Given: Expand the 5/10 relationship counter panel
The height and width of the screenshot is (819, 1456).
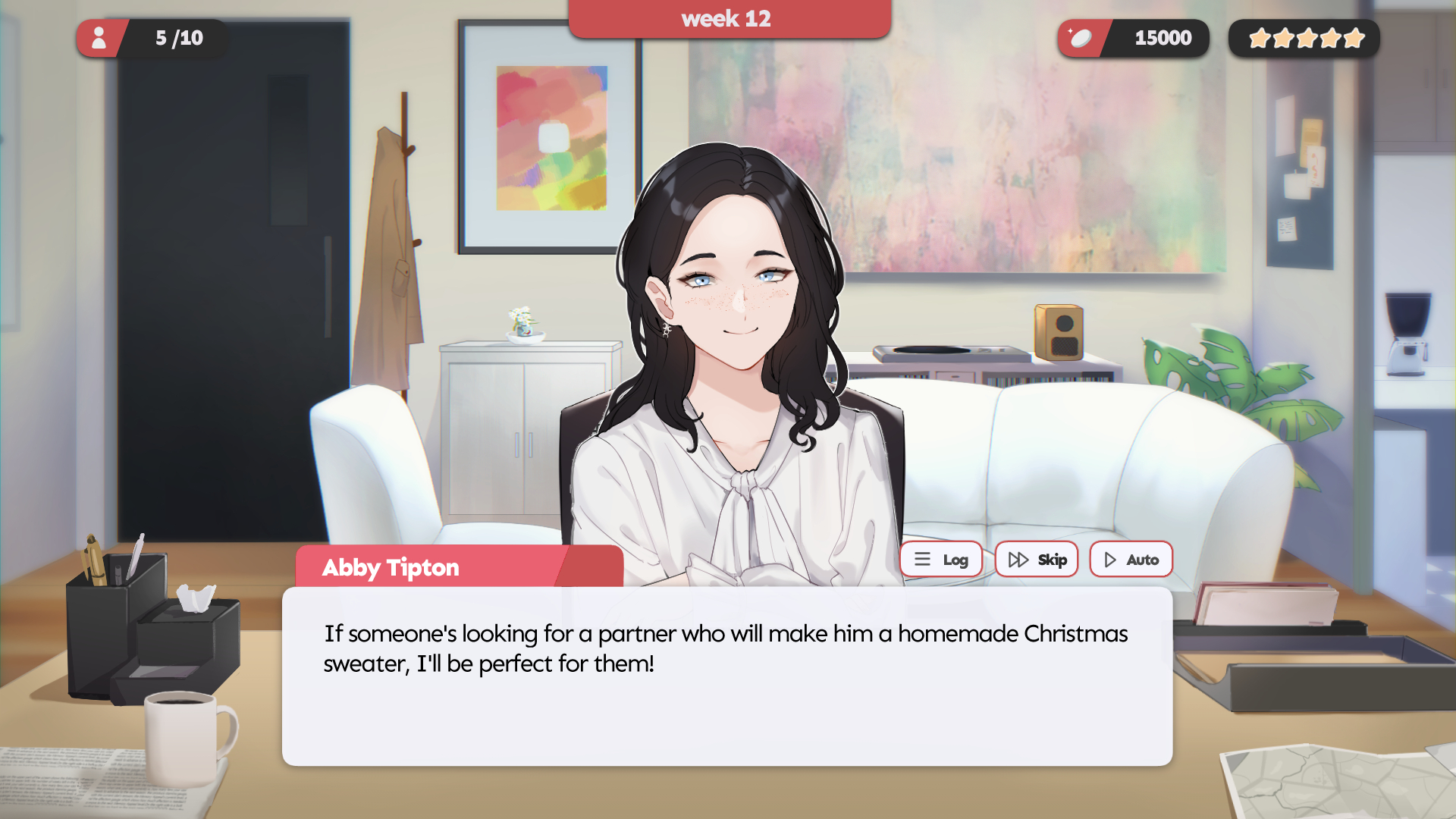Looking at the screenshot, I should point(152,39).
